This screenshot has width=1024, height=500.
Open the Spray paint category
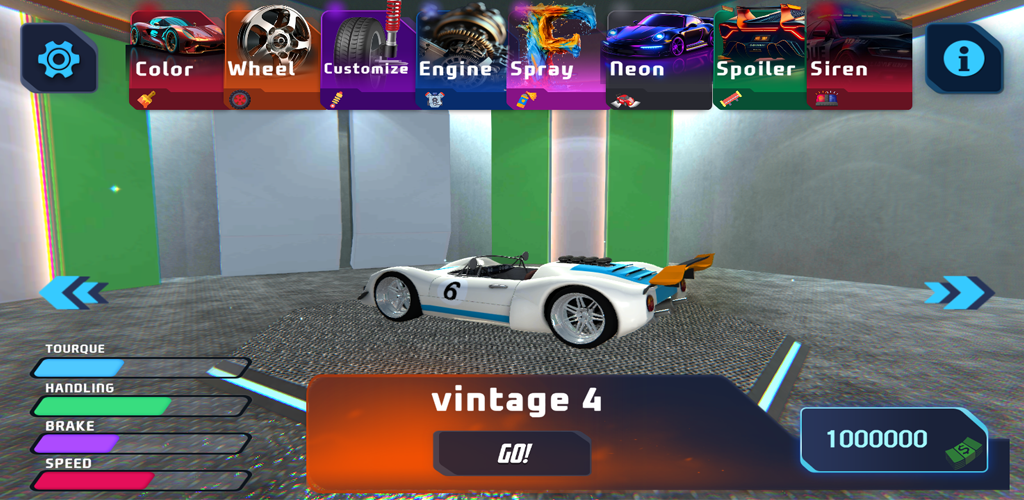(555, 60)
